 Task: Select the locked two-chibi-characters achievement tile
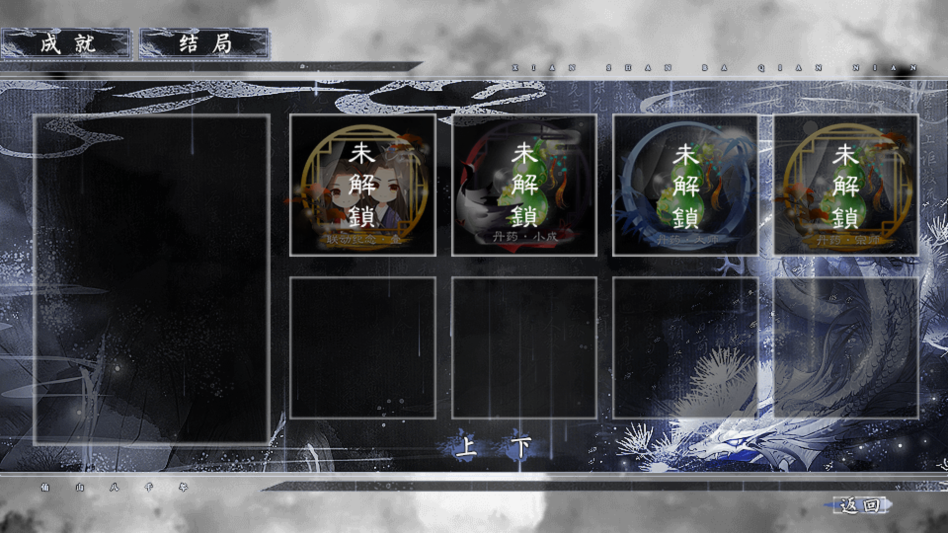[x=362, y=184]
